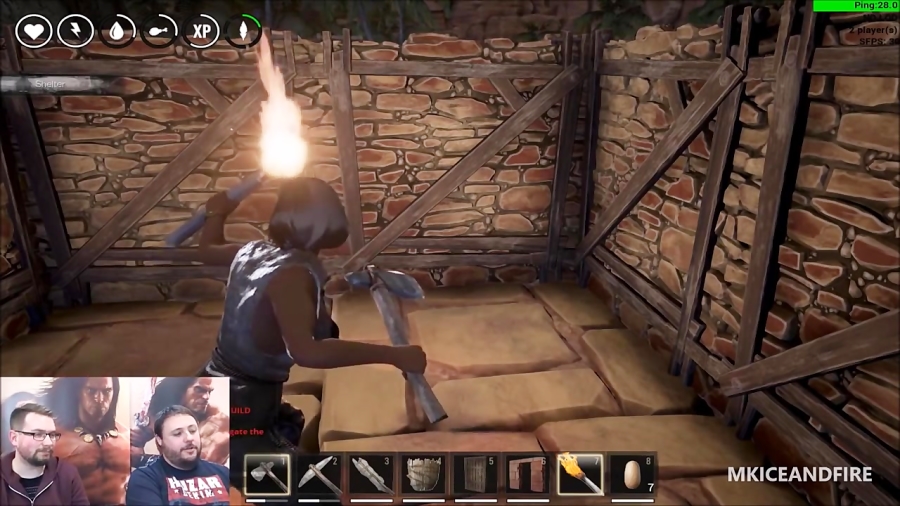Check the drumstick hunger icon
This screenshot has width=900, height=506.
(x=160, y=30)
